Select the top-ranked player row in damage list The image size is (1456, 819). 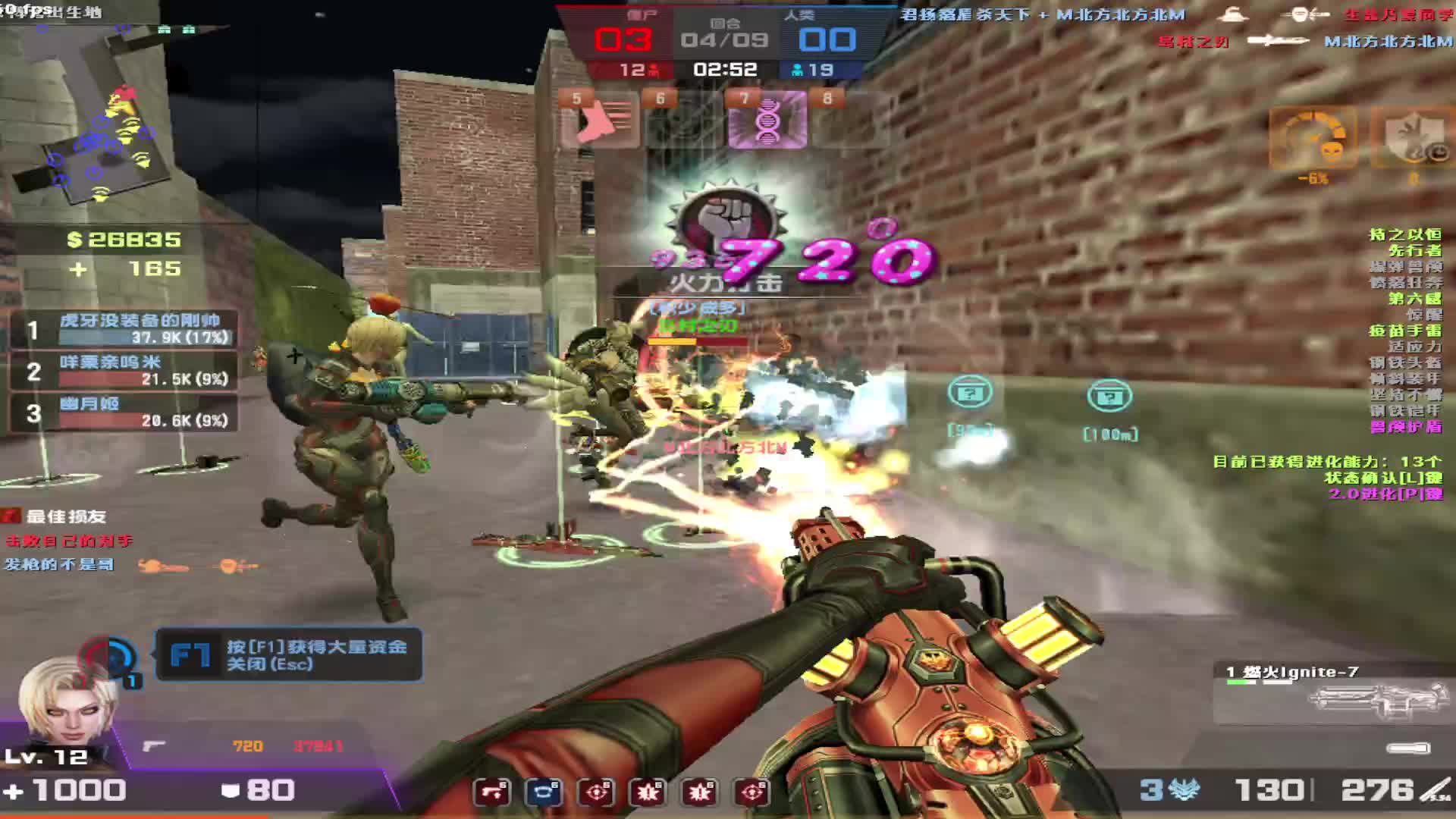point(125,330)
